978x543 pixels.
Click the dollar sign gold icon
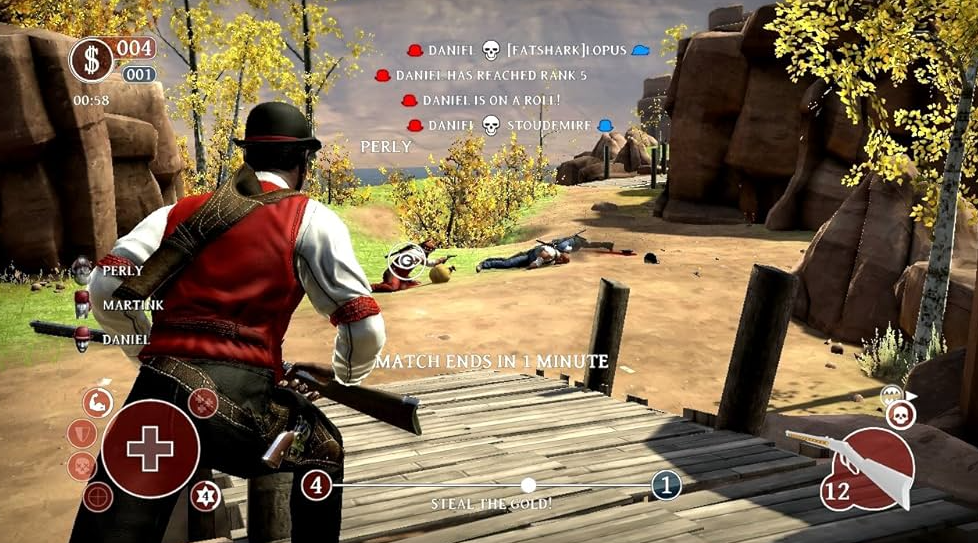point(91,60)
